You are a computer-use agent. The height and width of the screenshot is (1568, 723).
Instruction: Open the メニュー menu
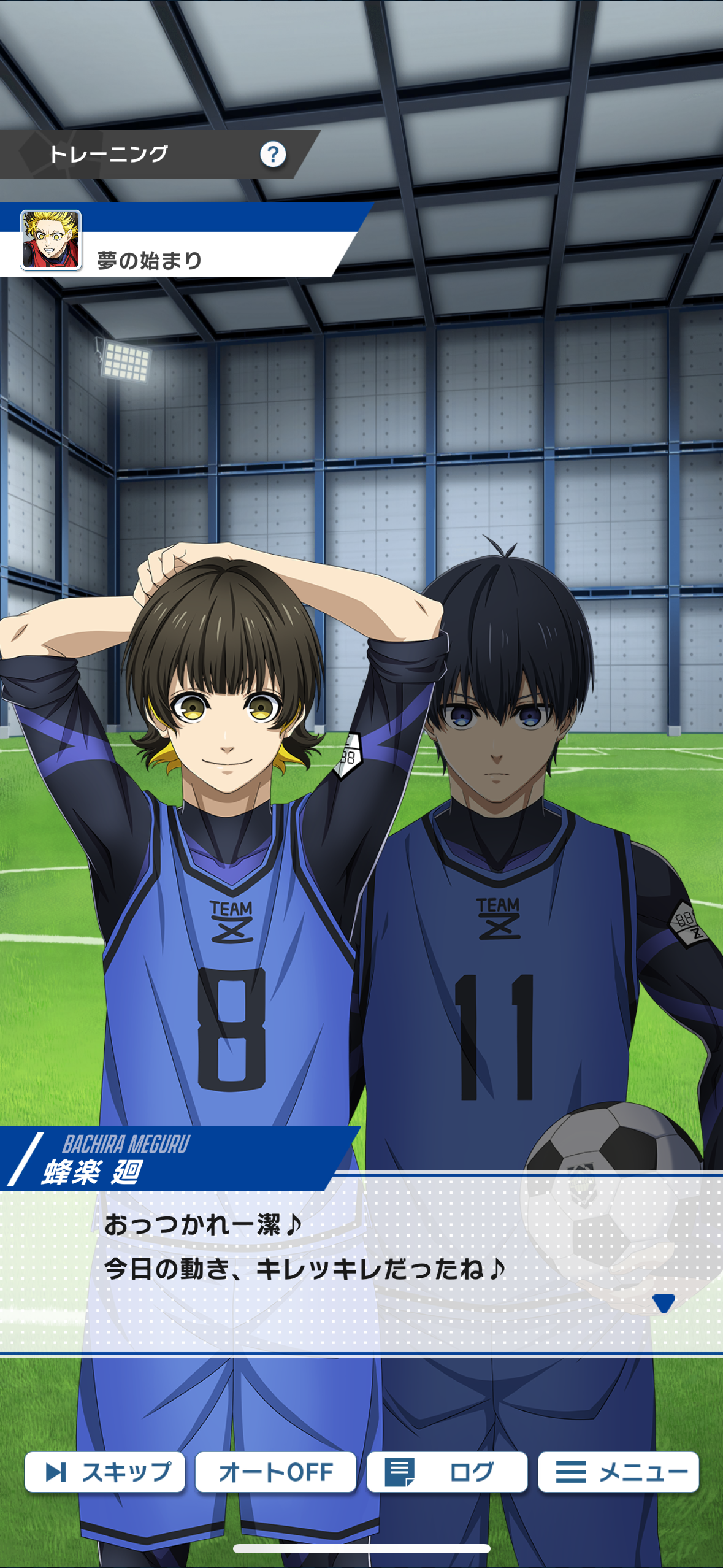pyautogui.click(x=618, y=1471)
